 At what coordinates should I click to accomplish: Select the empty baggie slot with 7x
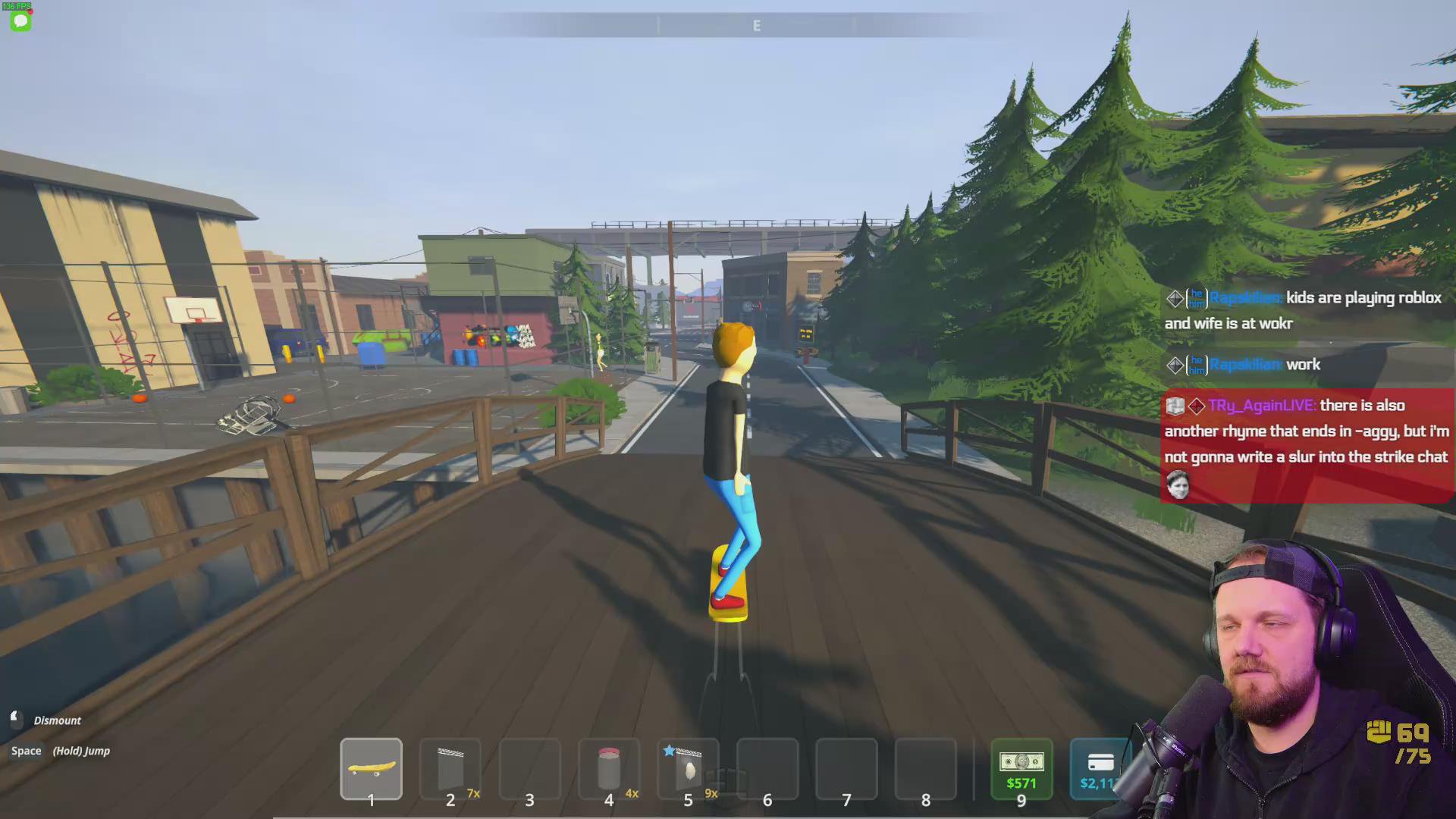click(x=450, y=768)
